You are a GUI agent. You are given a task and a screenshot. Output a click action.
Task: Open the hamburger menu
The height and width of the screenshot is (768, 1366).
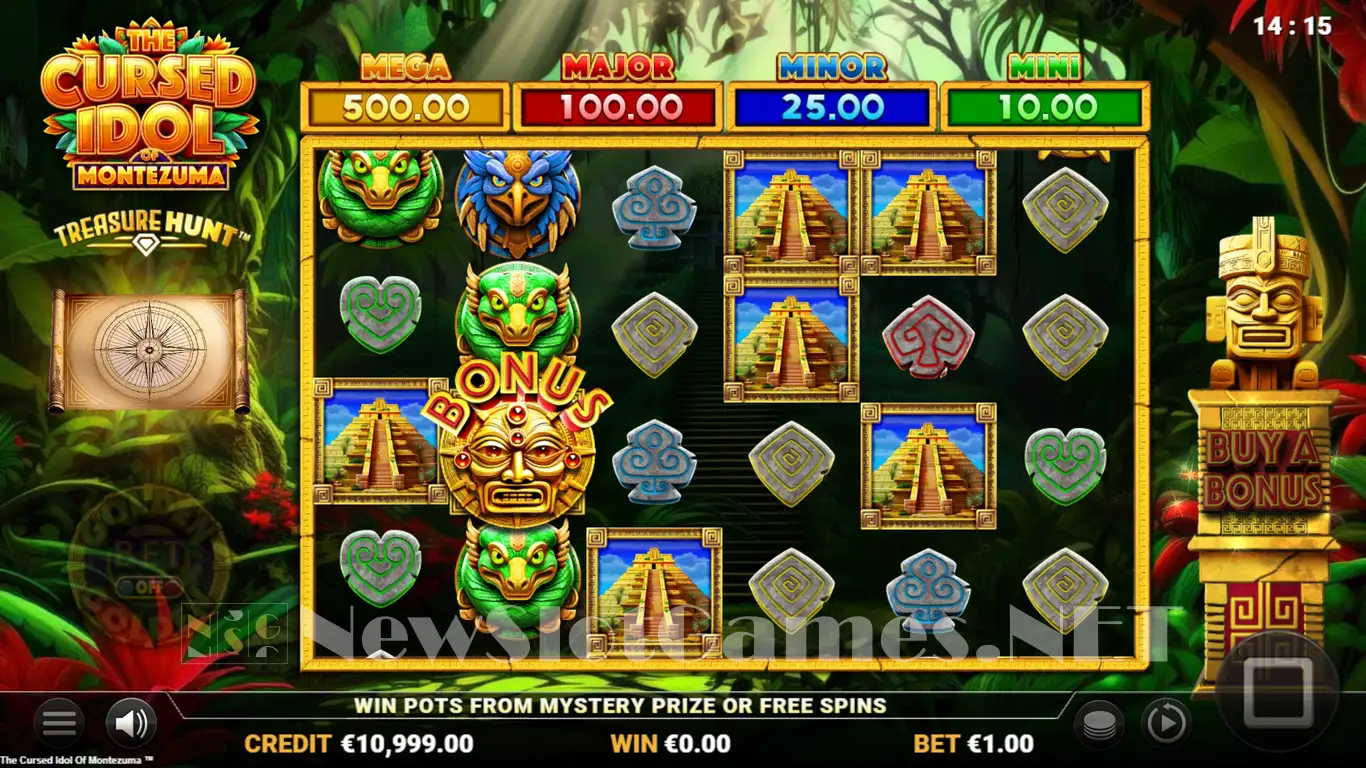pyautogui.click(x=59, y=722)
